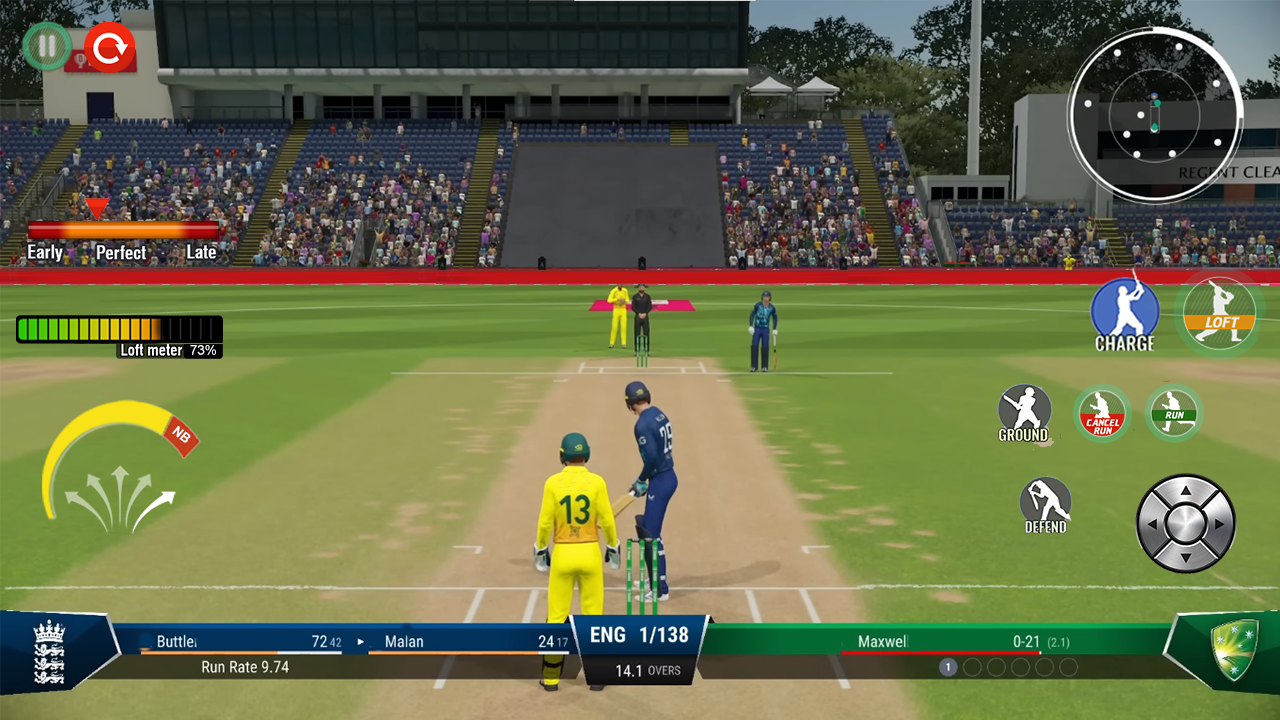Click the Loft meter 73% bar
The image size is (1280, 720).
pos(118,330)
